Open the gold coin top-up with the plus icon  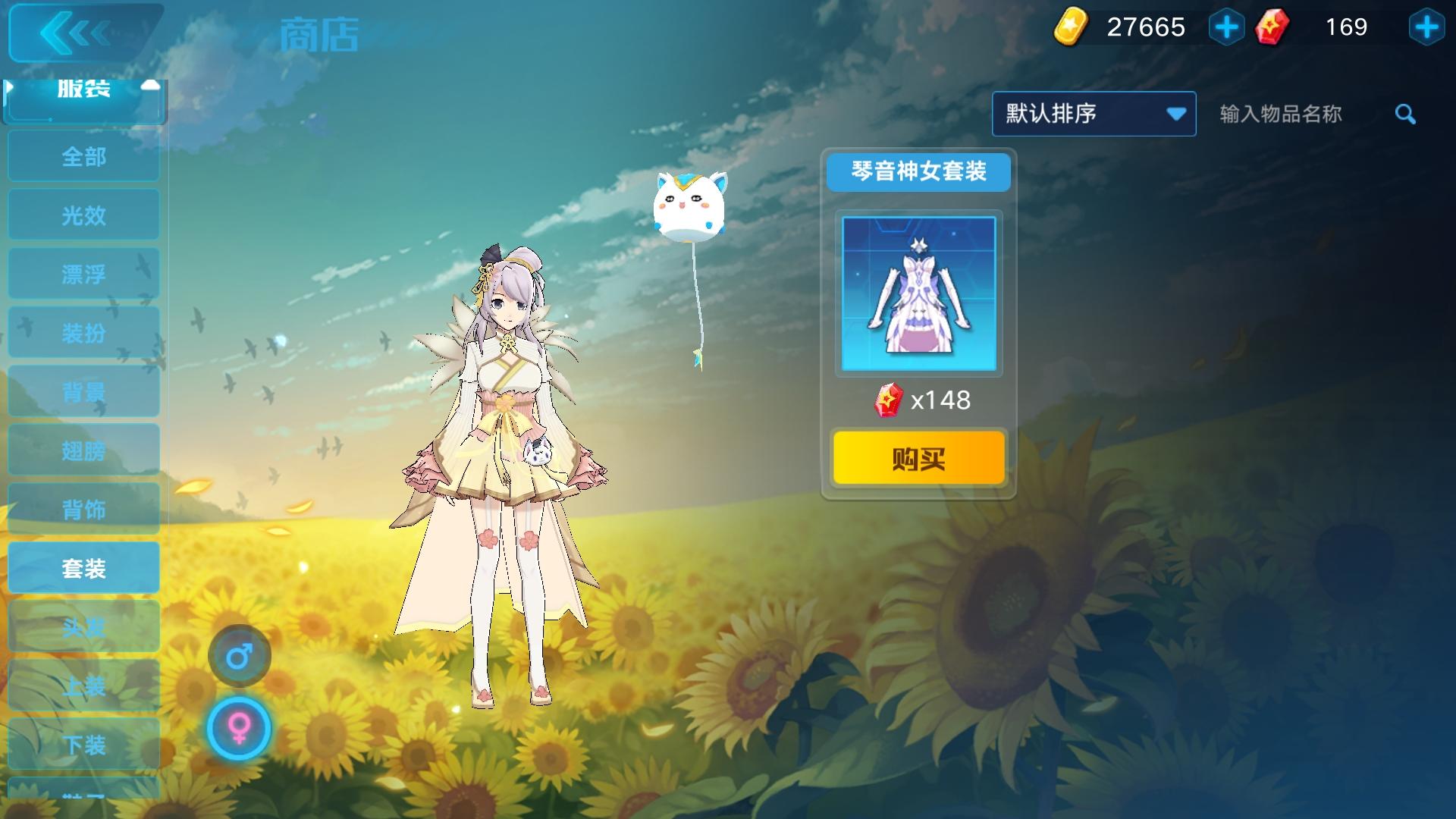point(1226,28)
